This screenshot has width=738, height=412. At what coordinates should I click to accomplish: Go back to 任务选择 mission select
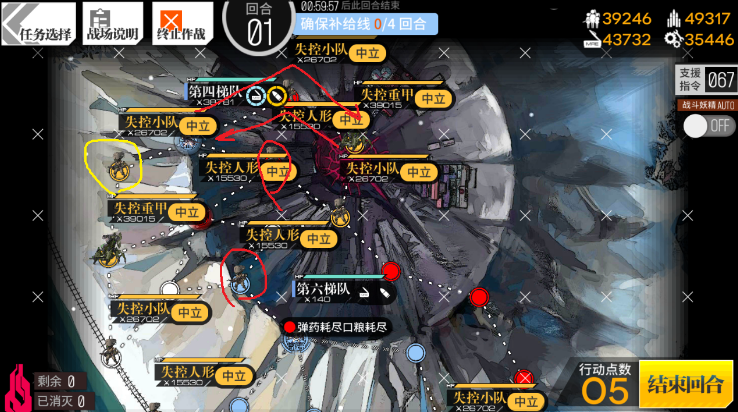[x=37, y=23]
